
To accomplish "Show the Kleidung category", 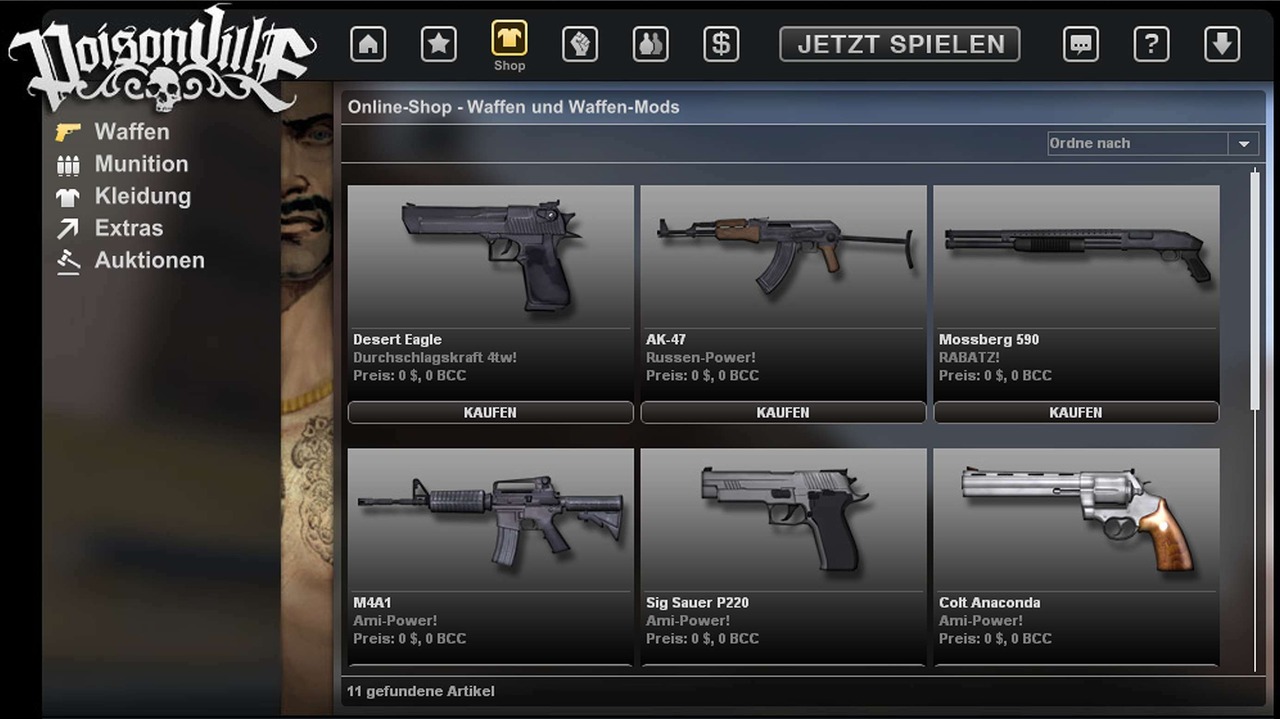I will (142, 196).
